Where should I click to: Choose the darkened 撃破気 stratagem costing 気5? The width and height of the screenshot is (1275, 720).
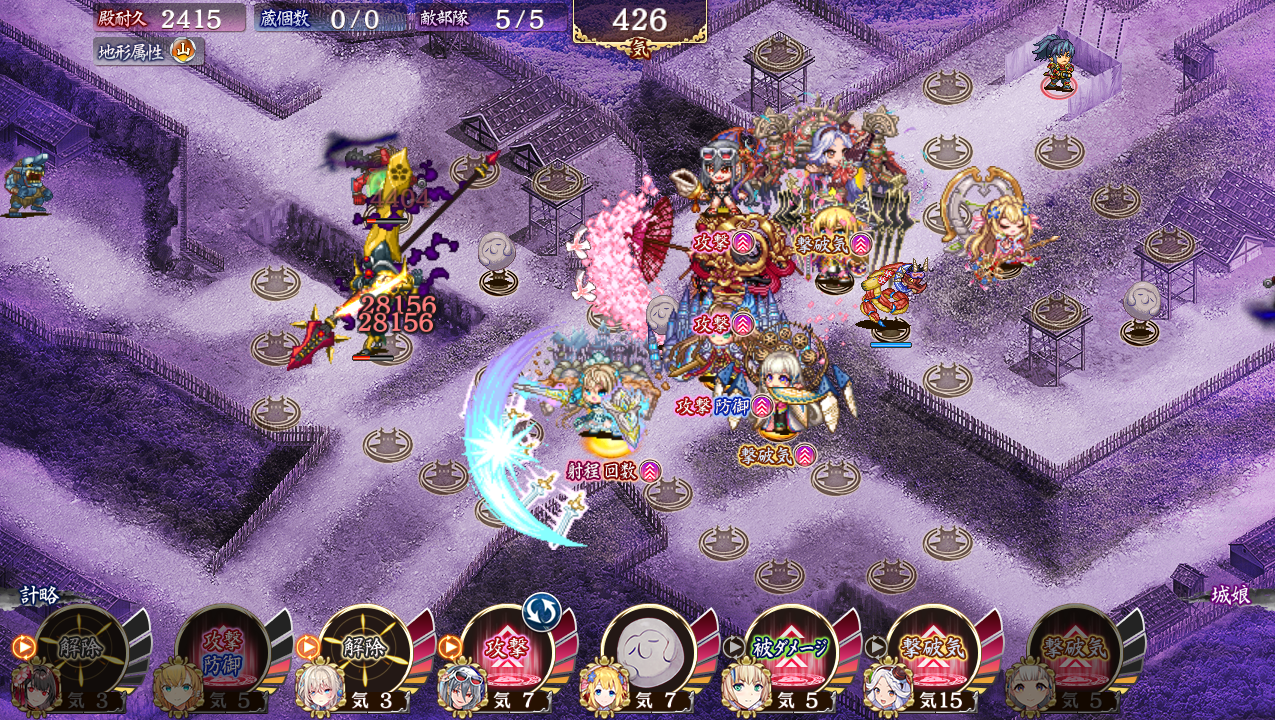[1074, 650]
